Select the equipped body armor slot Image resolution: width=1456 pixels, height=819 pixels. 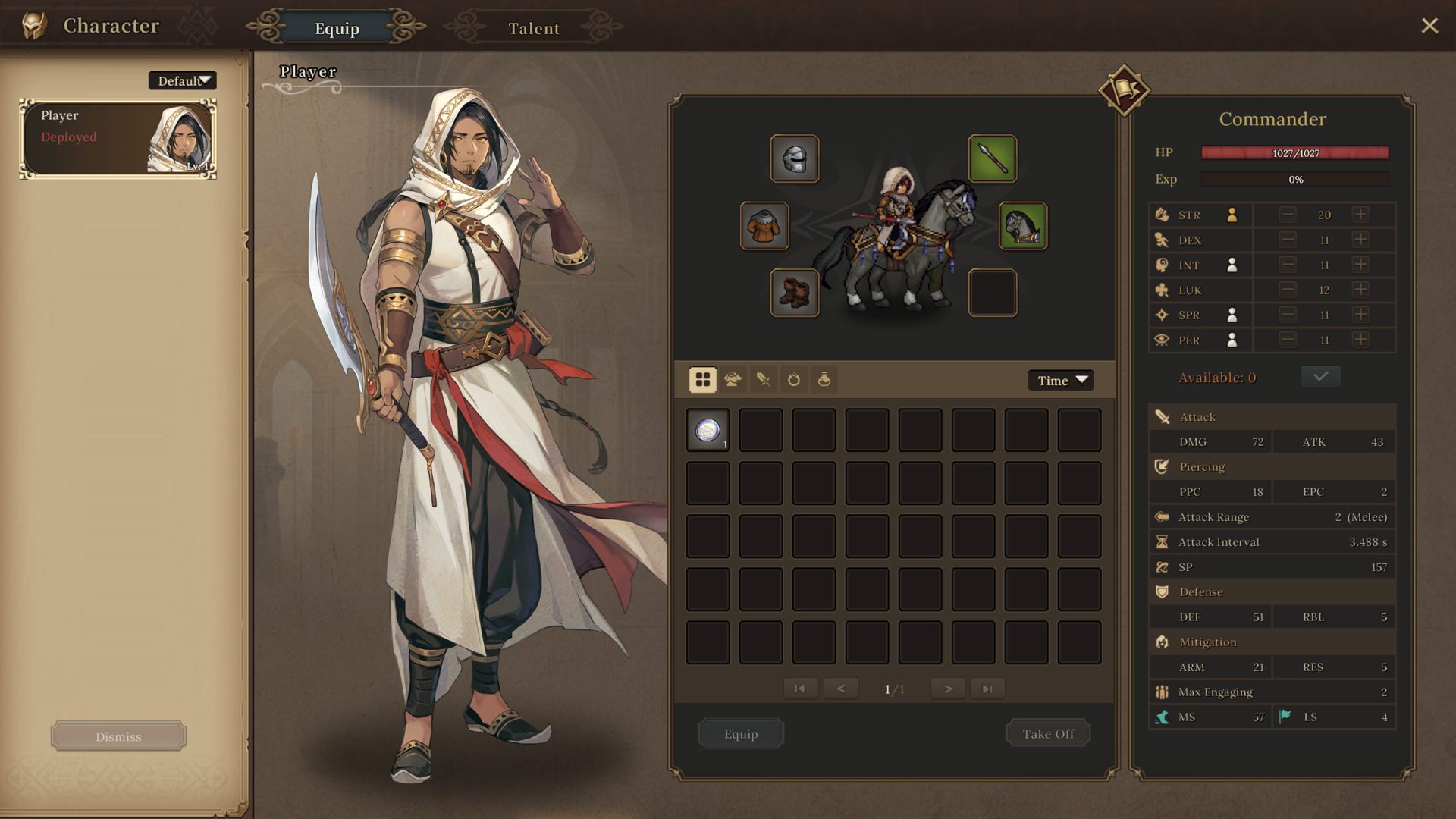(764, 225)
